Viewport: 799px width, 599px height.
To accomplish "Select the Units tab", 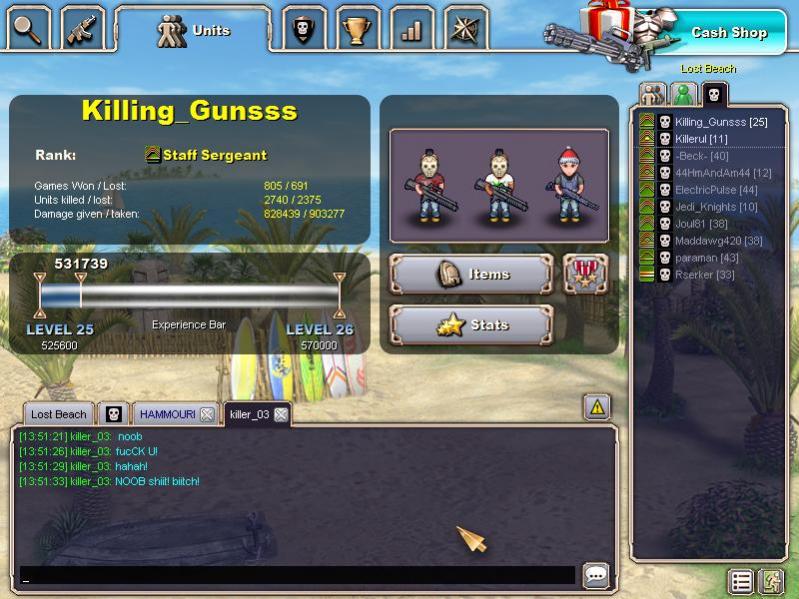I will 193,31.
